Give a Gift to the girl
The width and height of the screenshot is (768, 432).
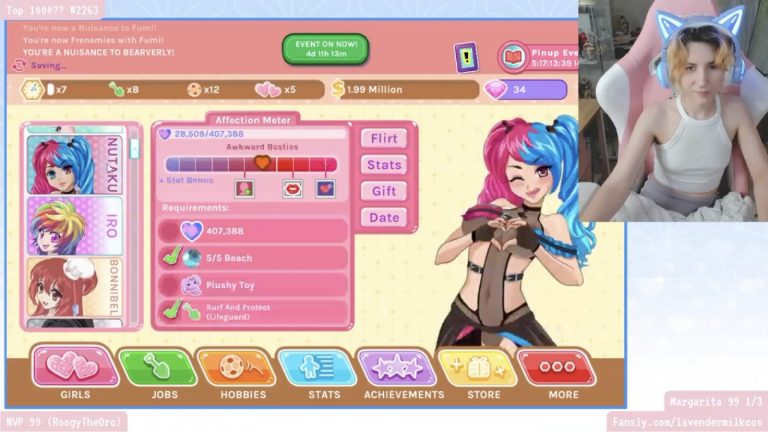[384, 191]
